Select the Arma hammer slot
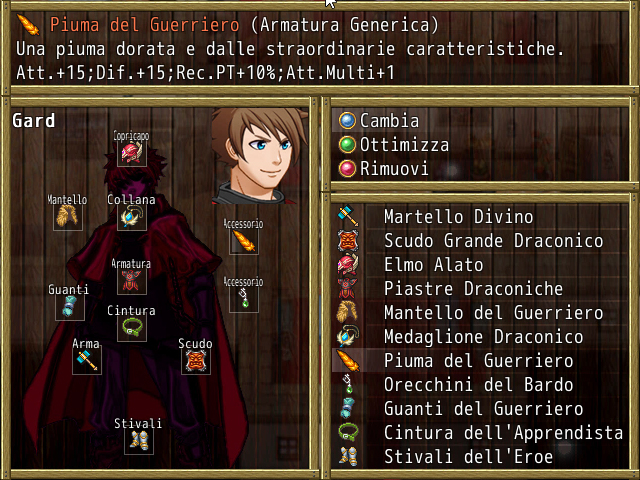This screenshot has height=480, width=640. pos(86,360)
